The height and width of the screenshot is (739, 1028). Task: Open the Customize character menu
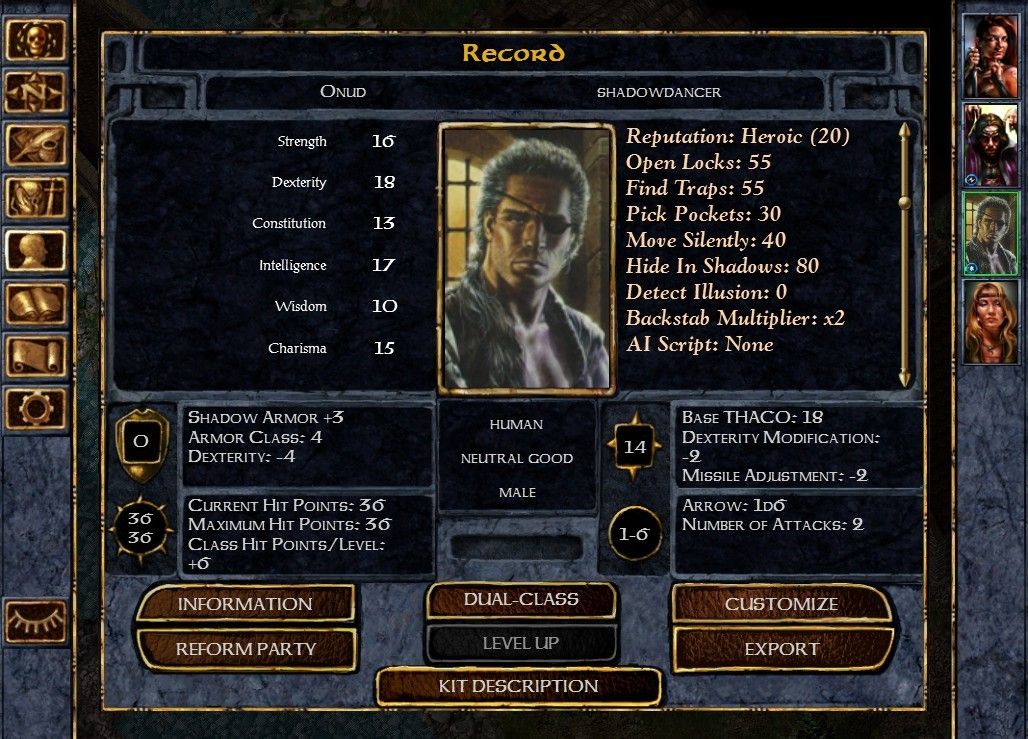point(781,604)
